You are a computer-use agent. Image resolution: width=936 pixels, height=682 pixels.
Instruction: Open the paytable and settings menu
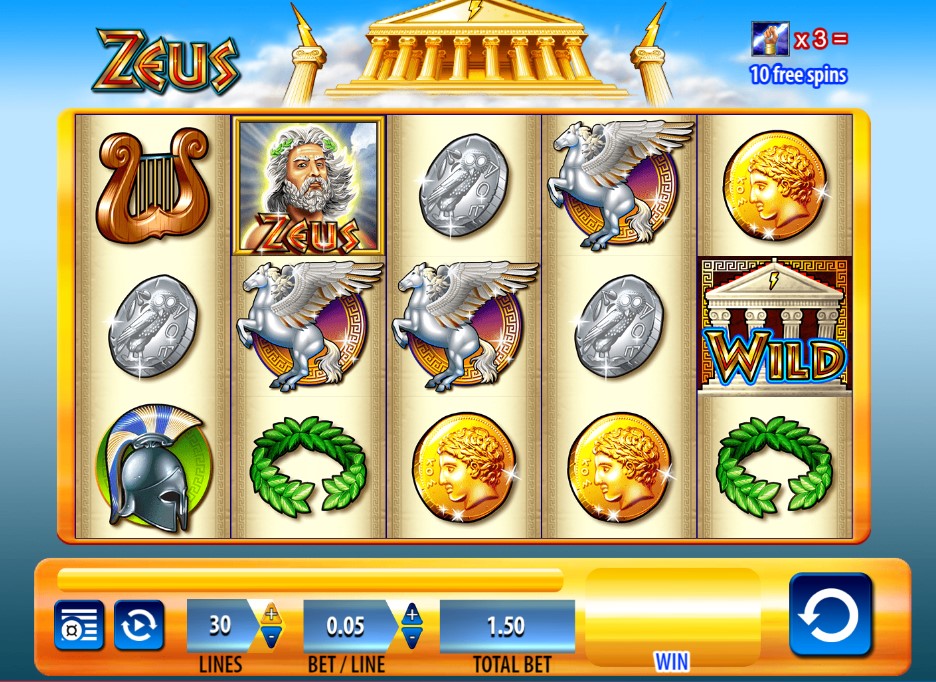click(78, 626)
